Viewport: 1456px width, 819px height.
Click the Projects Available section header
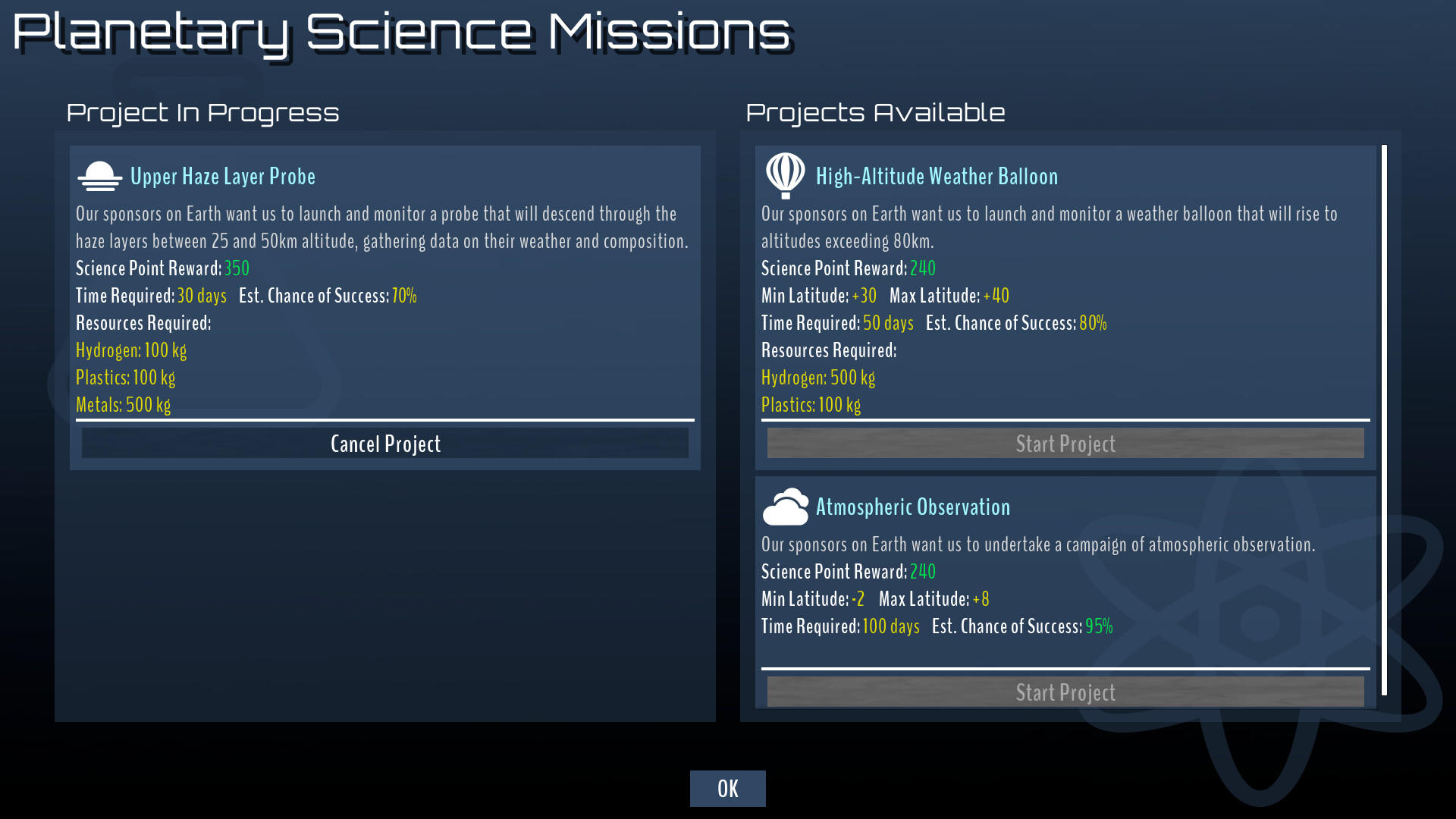(876, 112)
